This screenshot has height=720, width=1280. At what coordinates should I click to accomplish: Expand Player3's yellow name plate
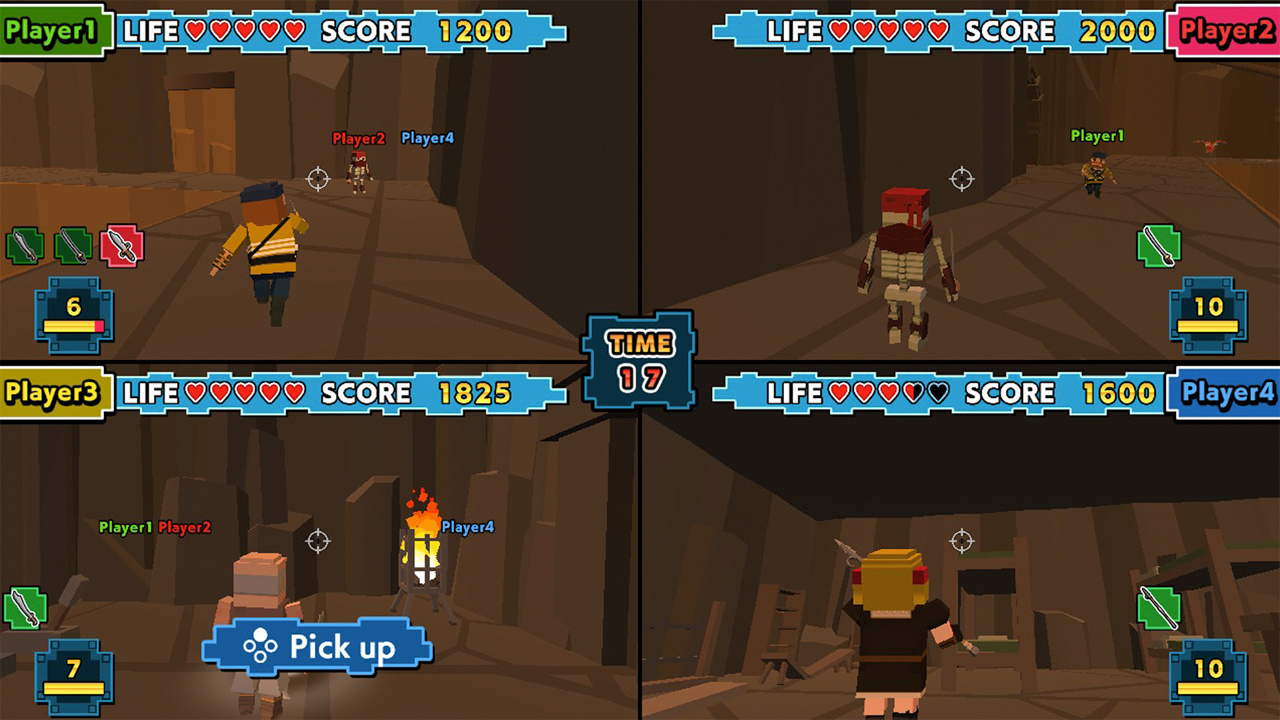pos(50,394)
